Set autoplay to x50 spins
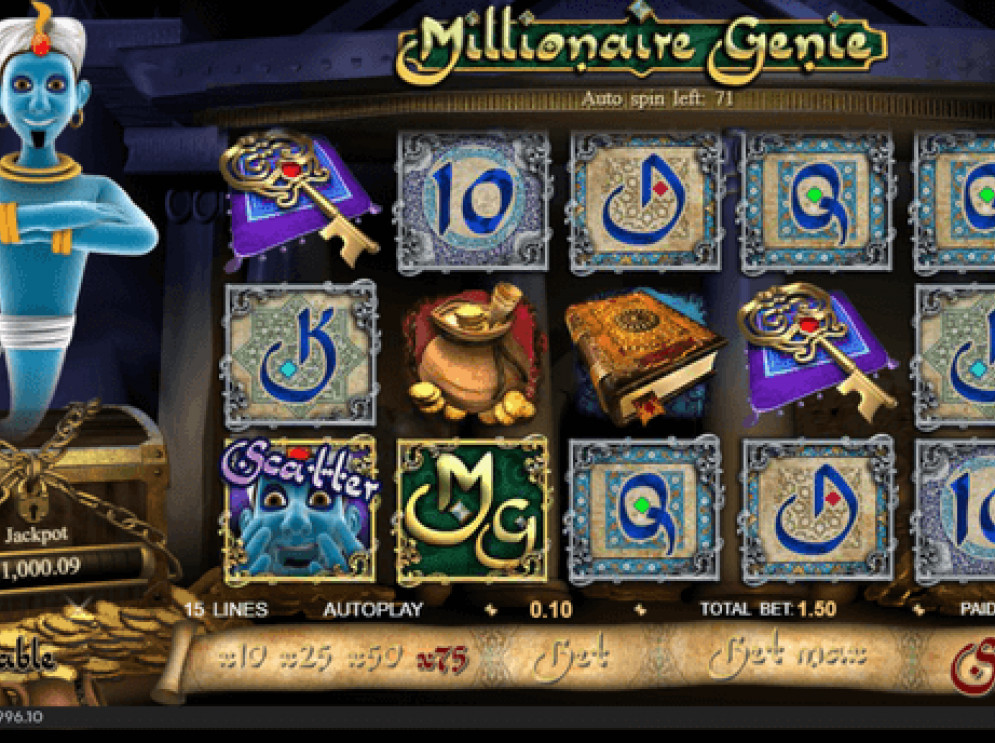The image size is (995, 743). click(x=375, y=658)
